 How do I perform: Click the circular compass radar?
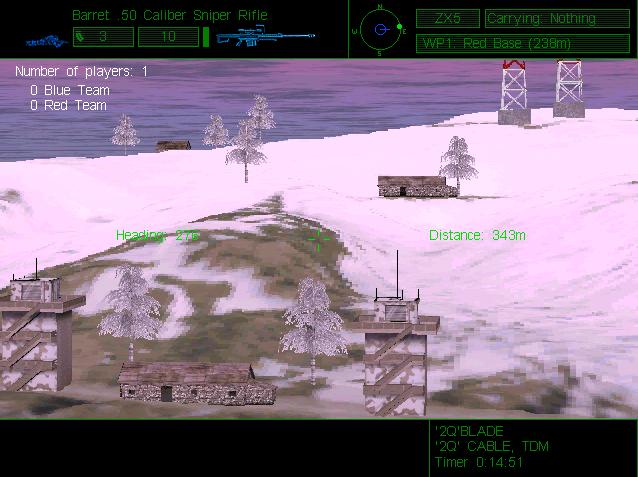[x=380, y=29]
